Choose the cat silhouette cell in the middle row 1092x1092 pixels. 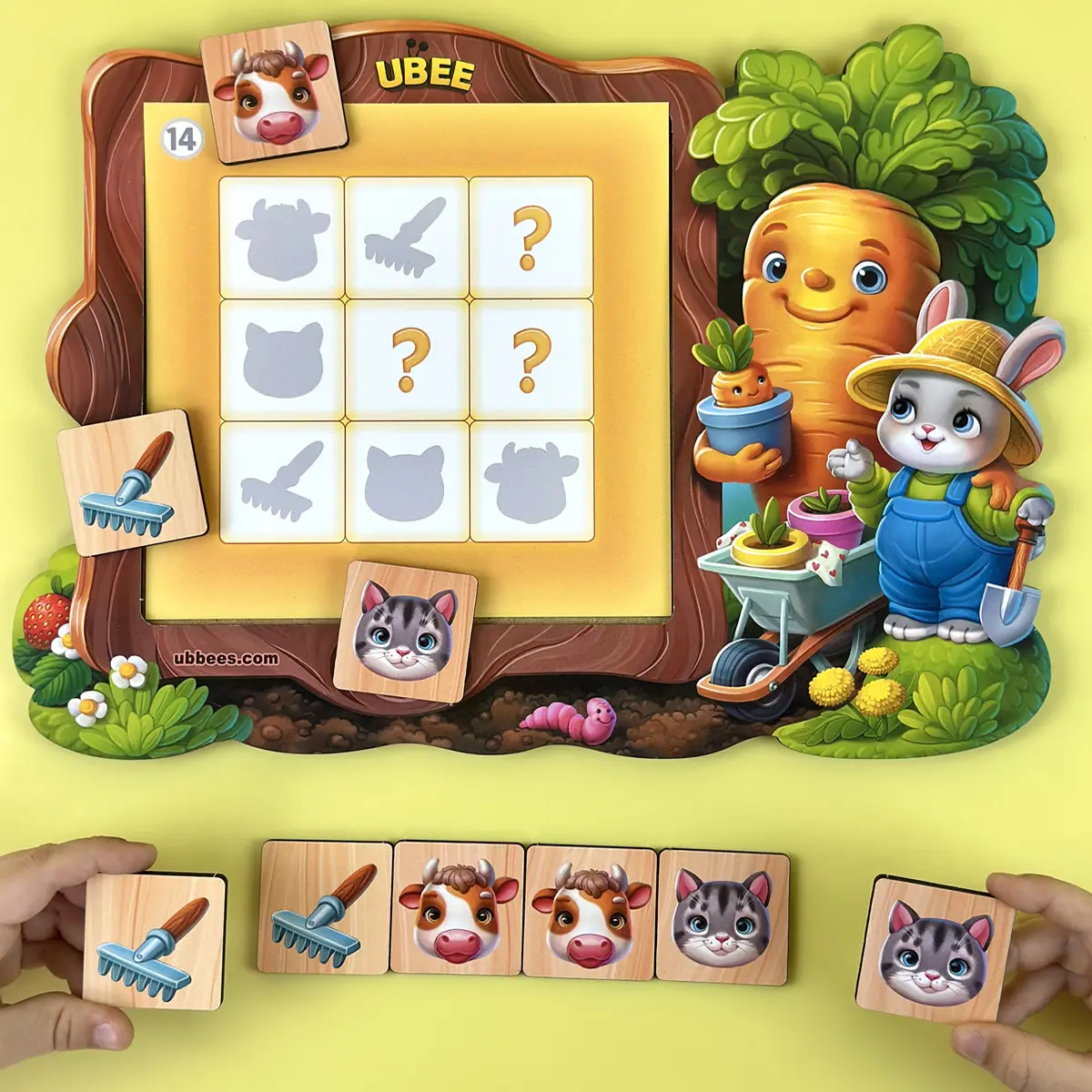[x=281, y=359]
